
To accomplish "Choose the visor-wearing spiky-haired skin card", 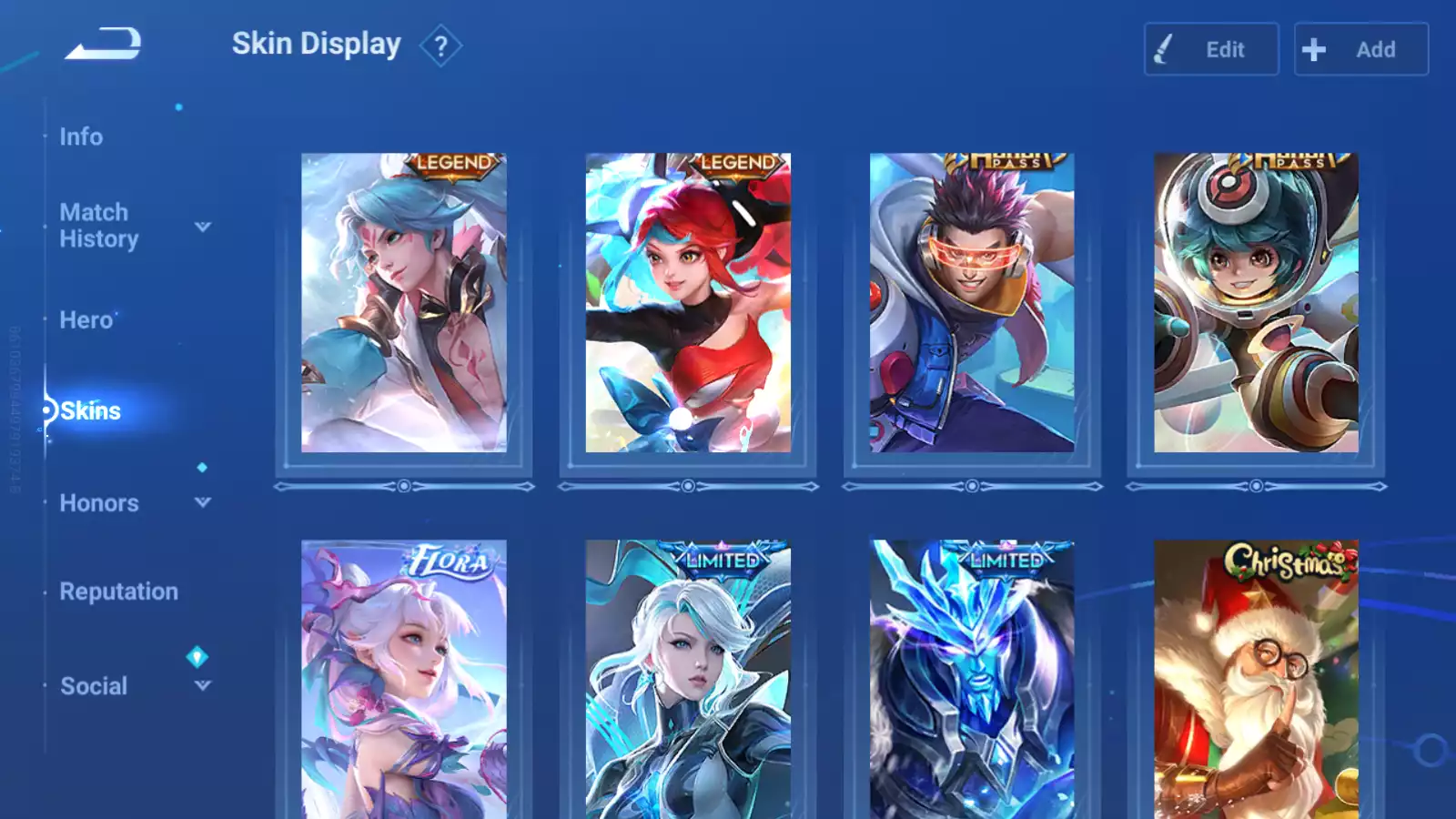I will tap(972, 302).
